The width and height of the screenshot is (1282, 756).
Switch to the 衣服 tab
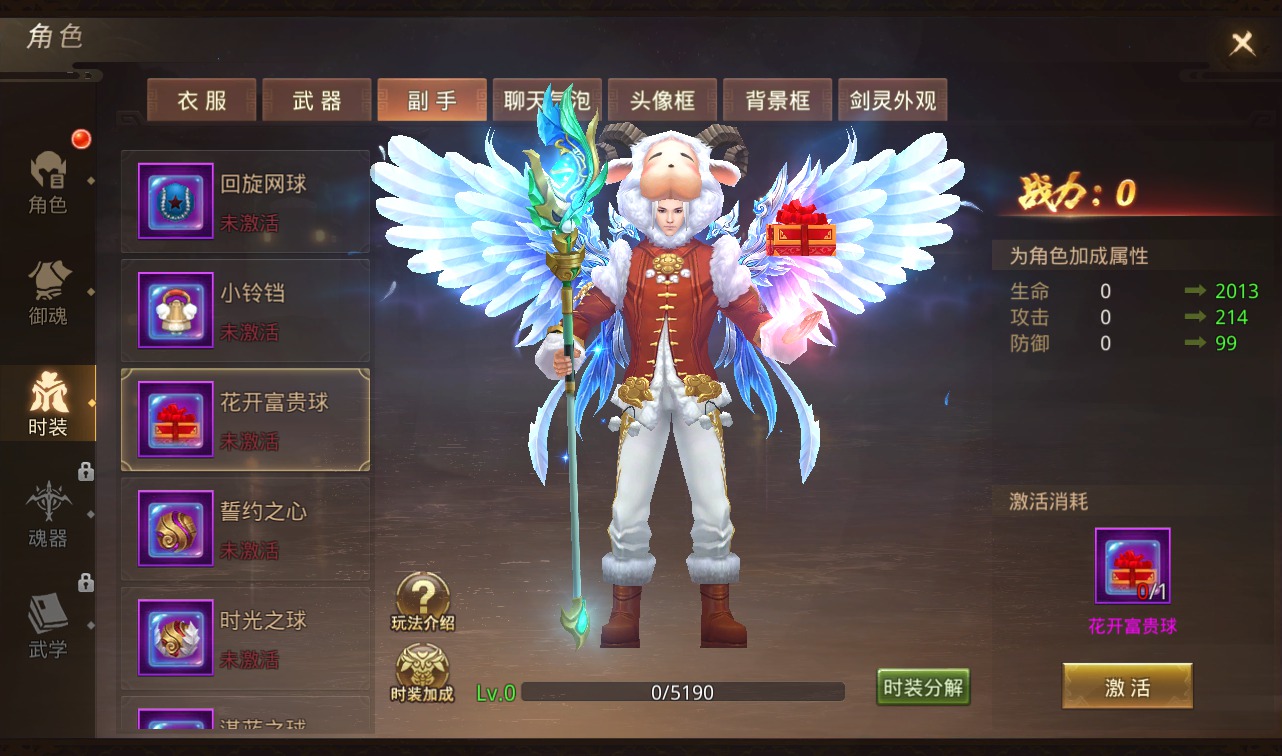202,100
